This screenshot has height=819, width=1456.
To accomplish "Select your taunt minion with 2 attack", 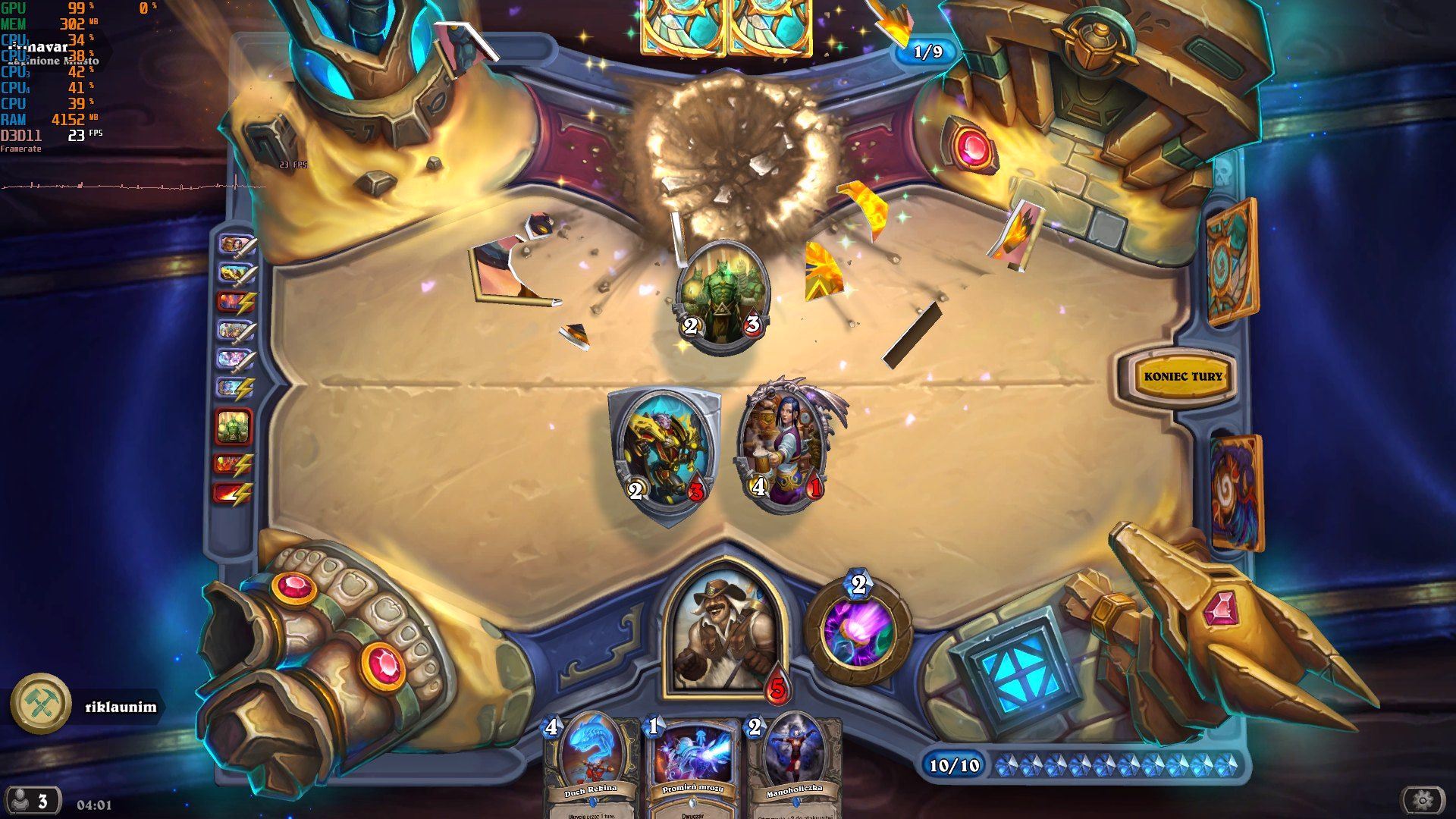I will pos(666,453).
